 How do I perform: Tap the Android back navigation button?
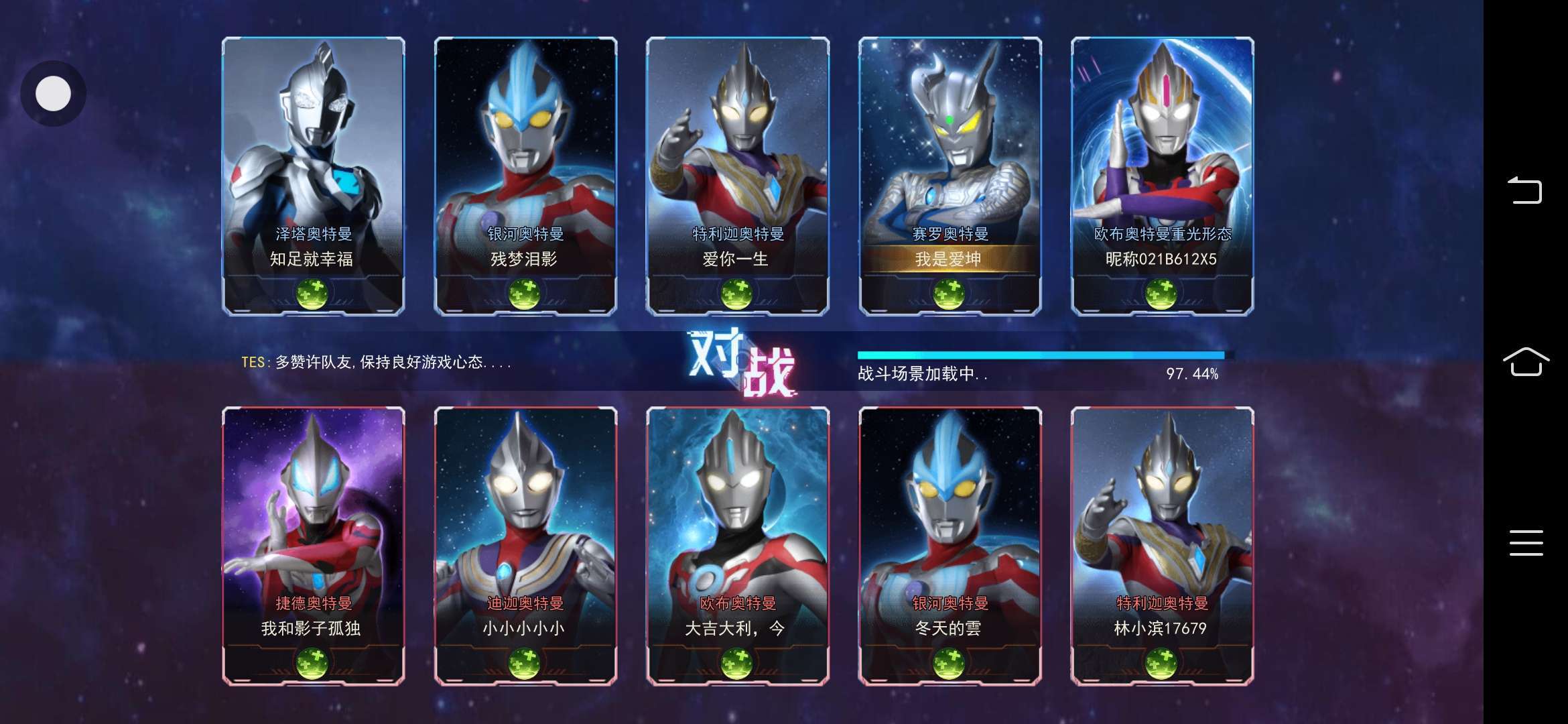point(1525,190)
